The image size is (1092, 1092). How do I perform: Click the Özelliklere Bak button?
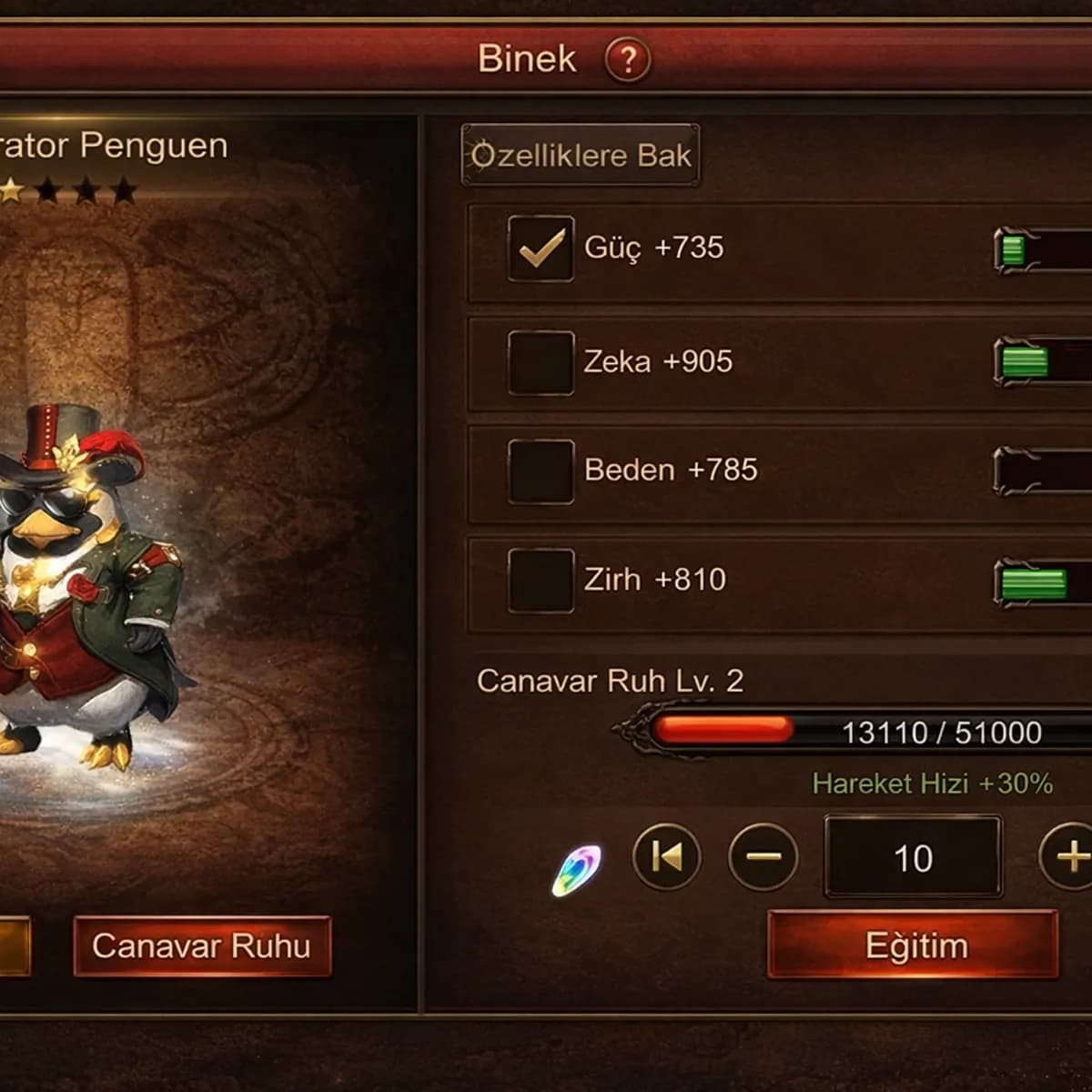click(581, 156)
